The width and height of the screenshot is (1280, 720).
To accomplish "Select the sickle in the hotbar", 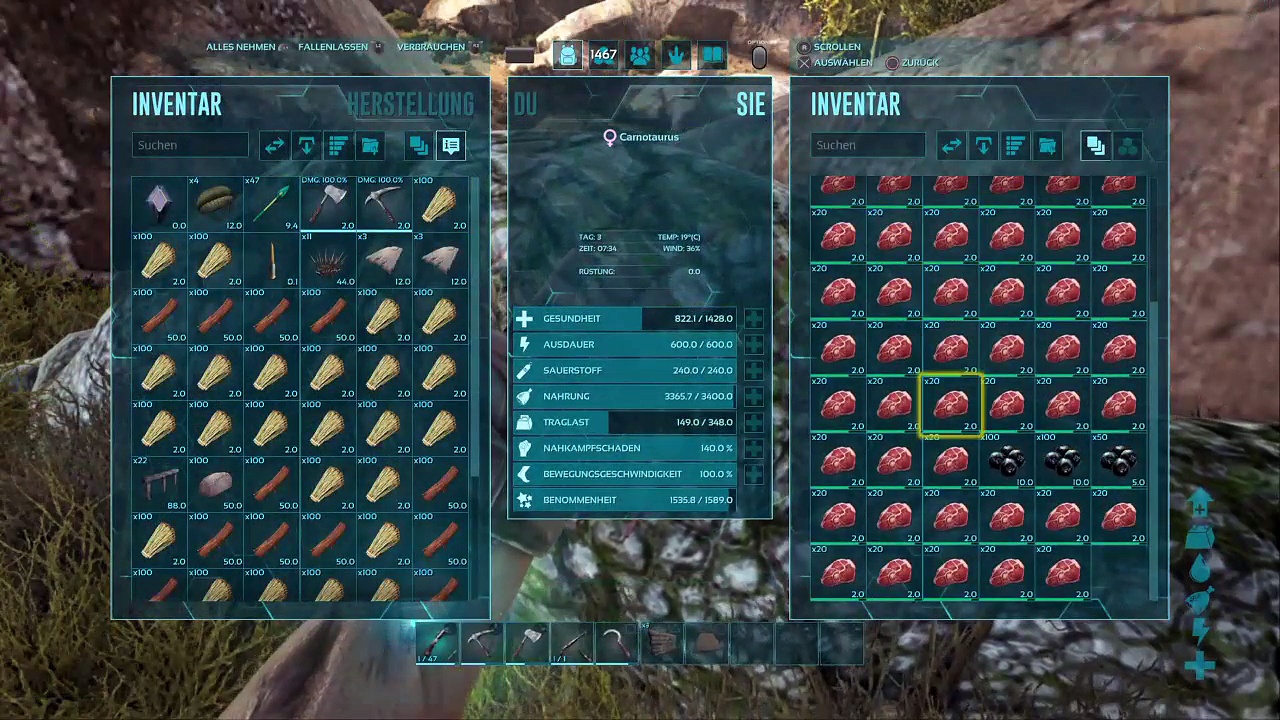I will pos(616,643).
